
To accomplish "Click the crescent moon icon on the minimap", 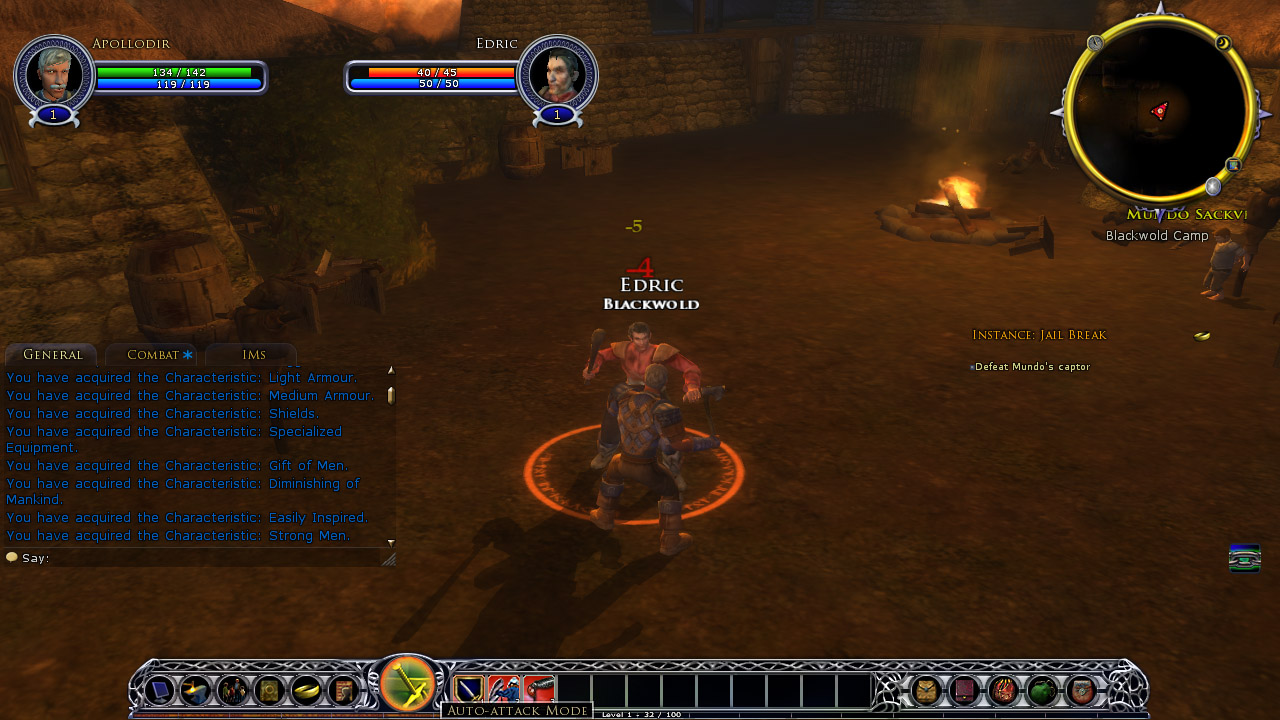I will tap(1223, 43).
